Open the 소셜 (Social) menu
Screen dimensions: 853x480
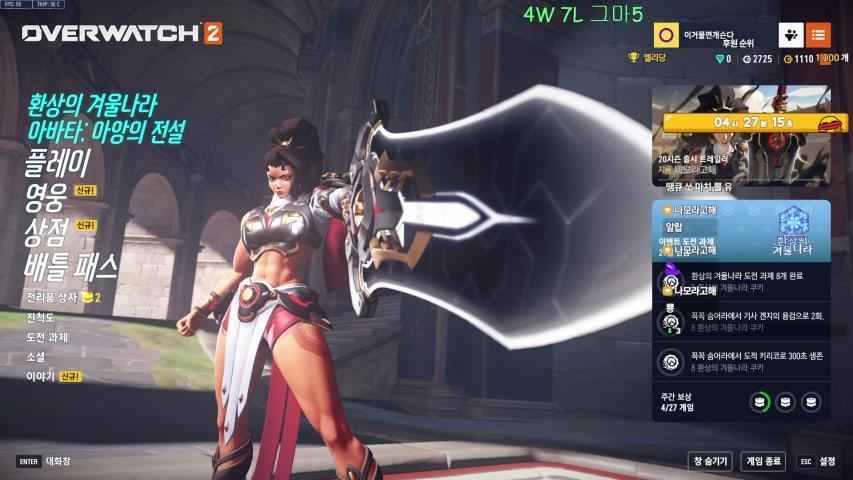[36, 357]
